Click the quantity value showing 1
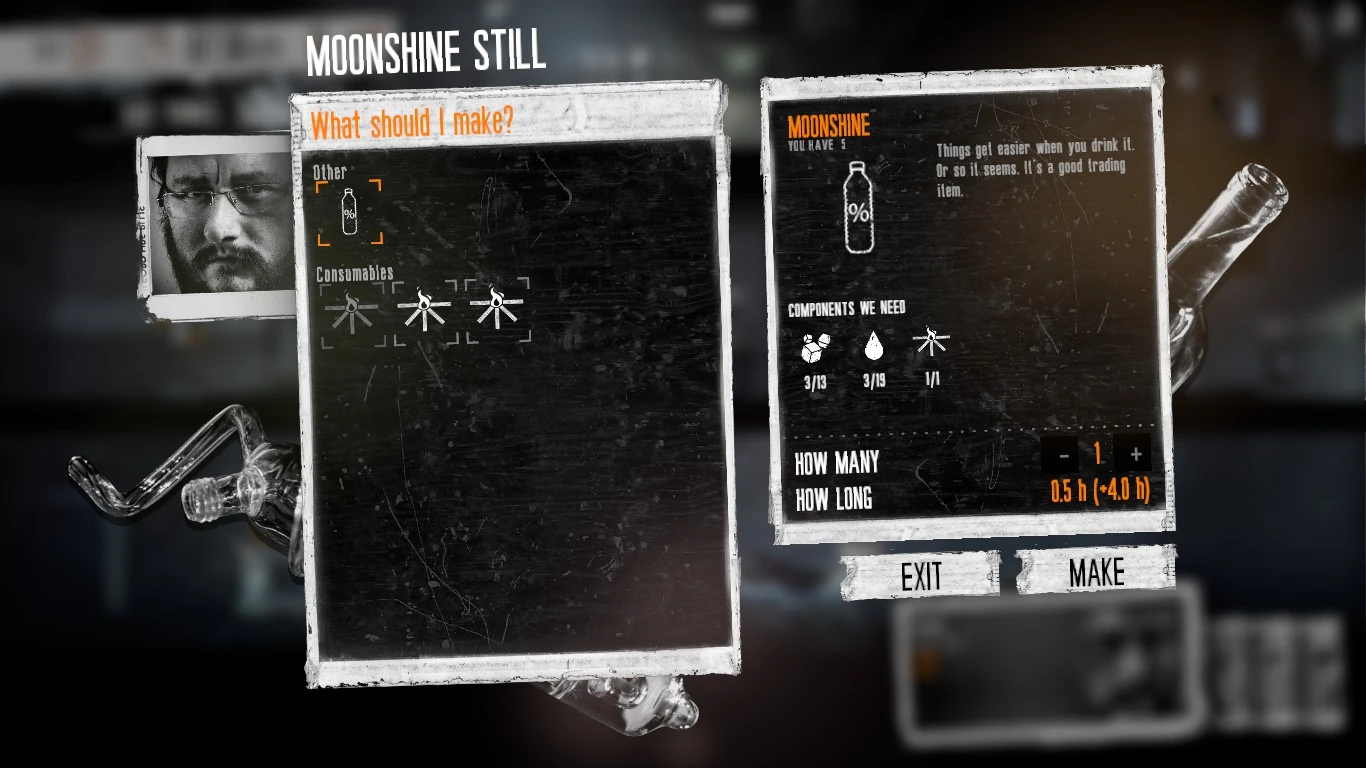 (1098, 454)
